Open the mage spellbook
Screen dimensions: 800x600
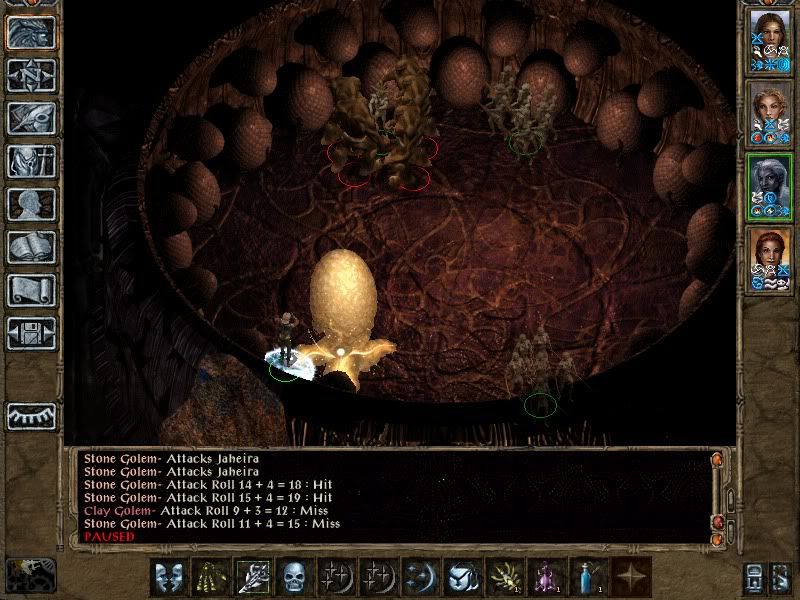point(31,247)
